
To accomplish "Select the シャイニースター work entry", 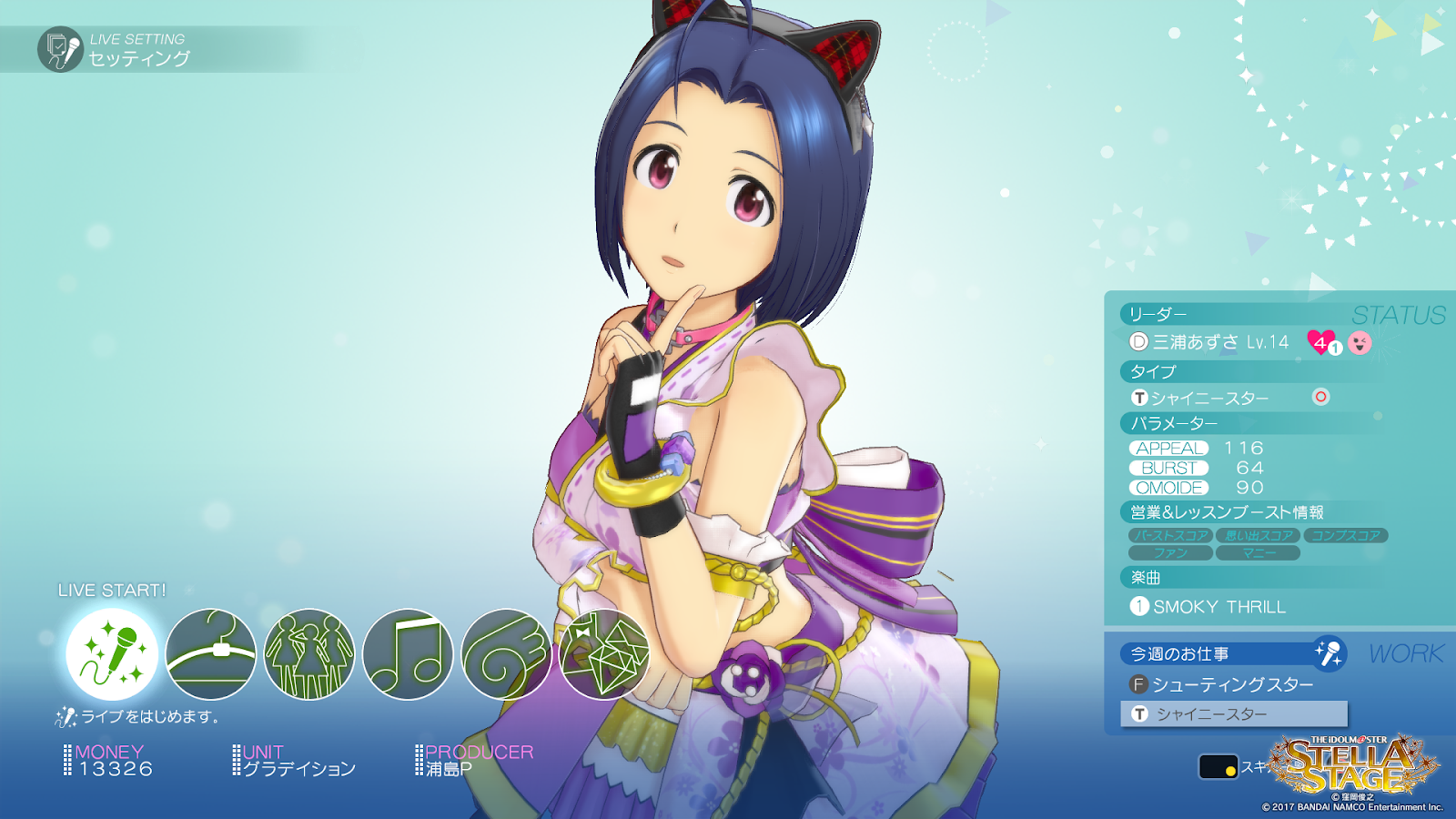I will click(x=1234, y=714).
